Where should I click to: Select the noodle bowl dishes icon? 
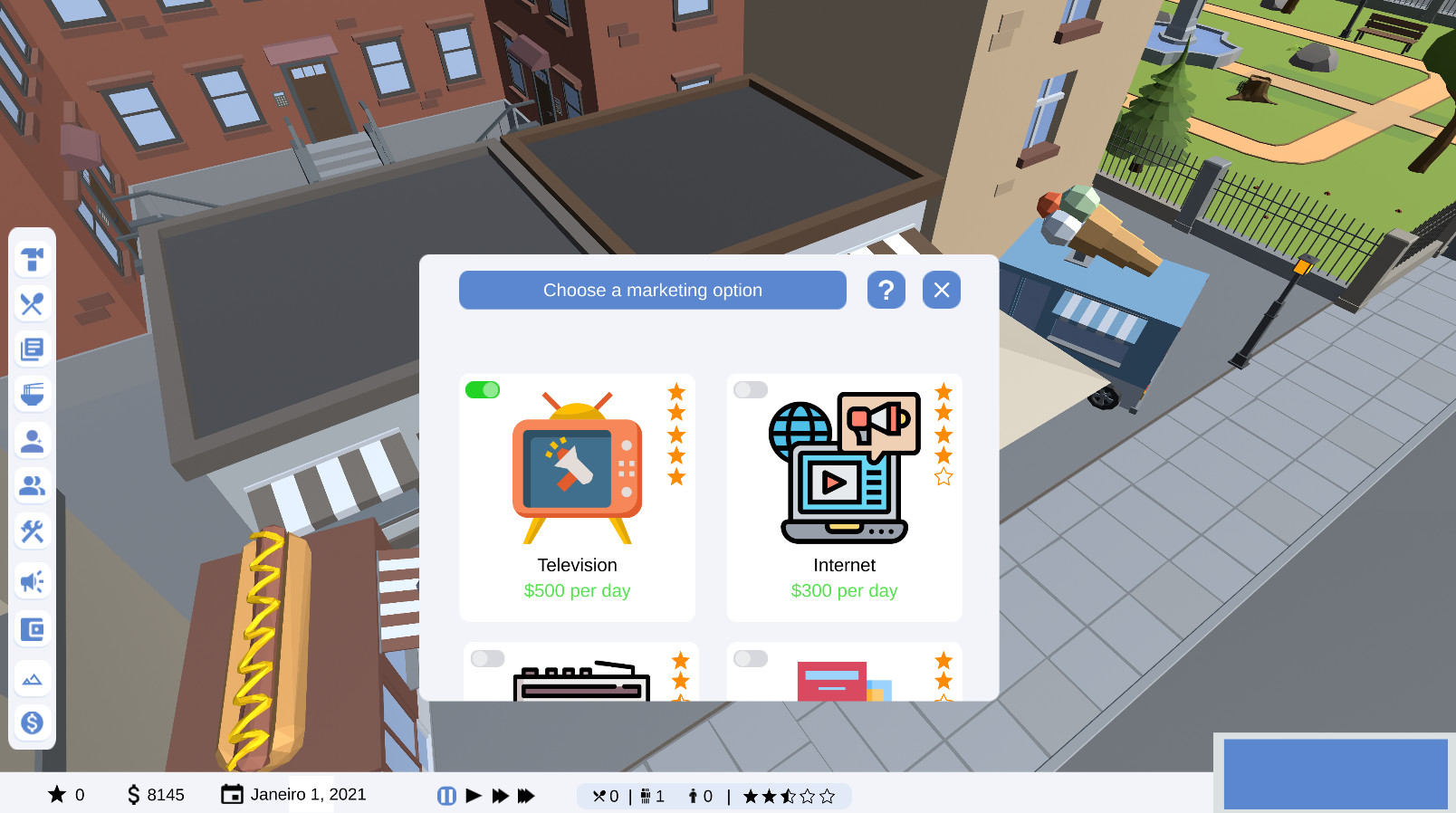[x=33, y=394]
